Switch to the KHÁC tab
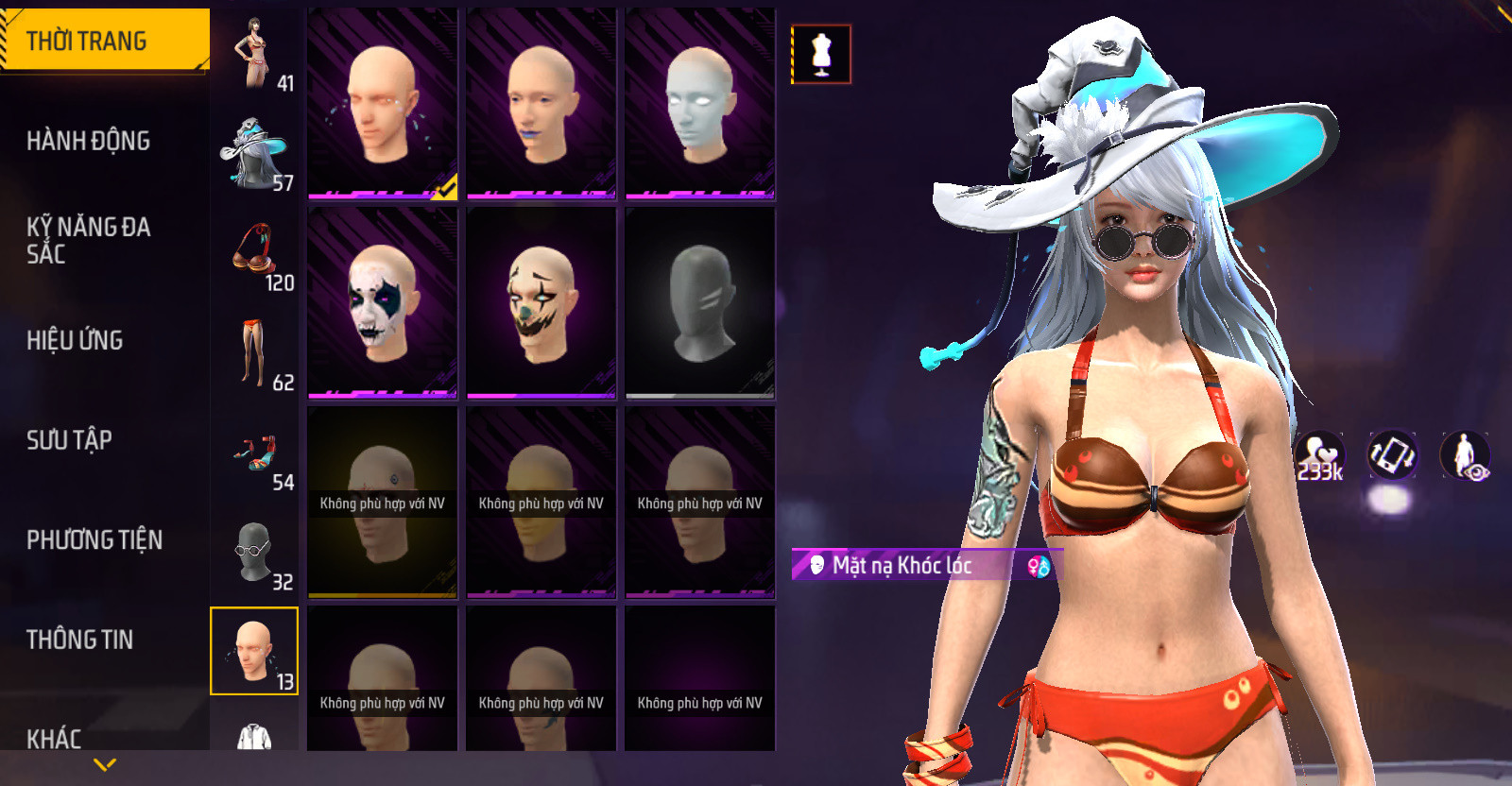This screenshot has height=786, width=1512. [54, 738]
